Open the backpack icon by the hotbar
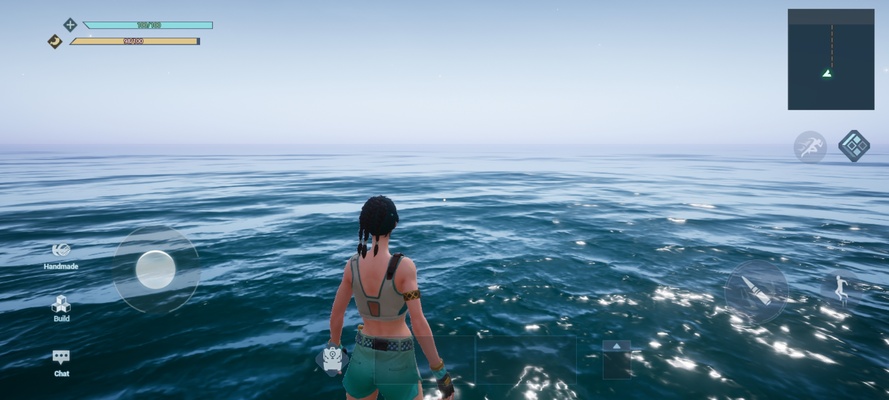889x400 pixels. [x=333, y=359]
